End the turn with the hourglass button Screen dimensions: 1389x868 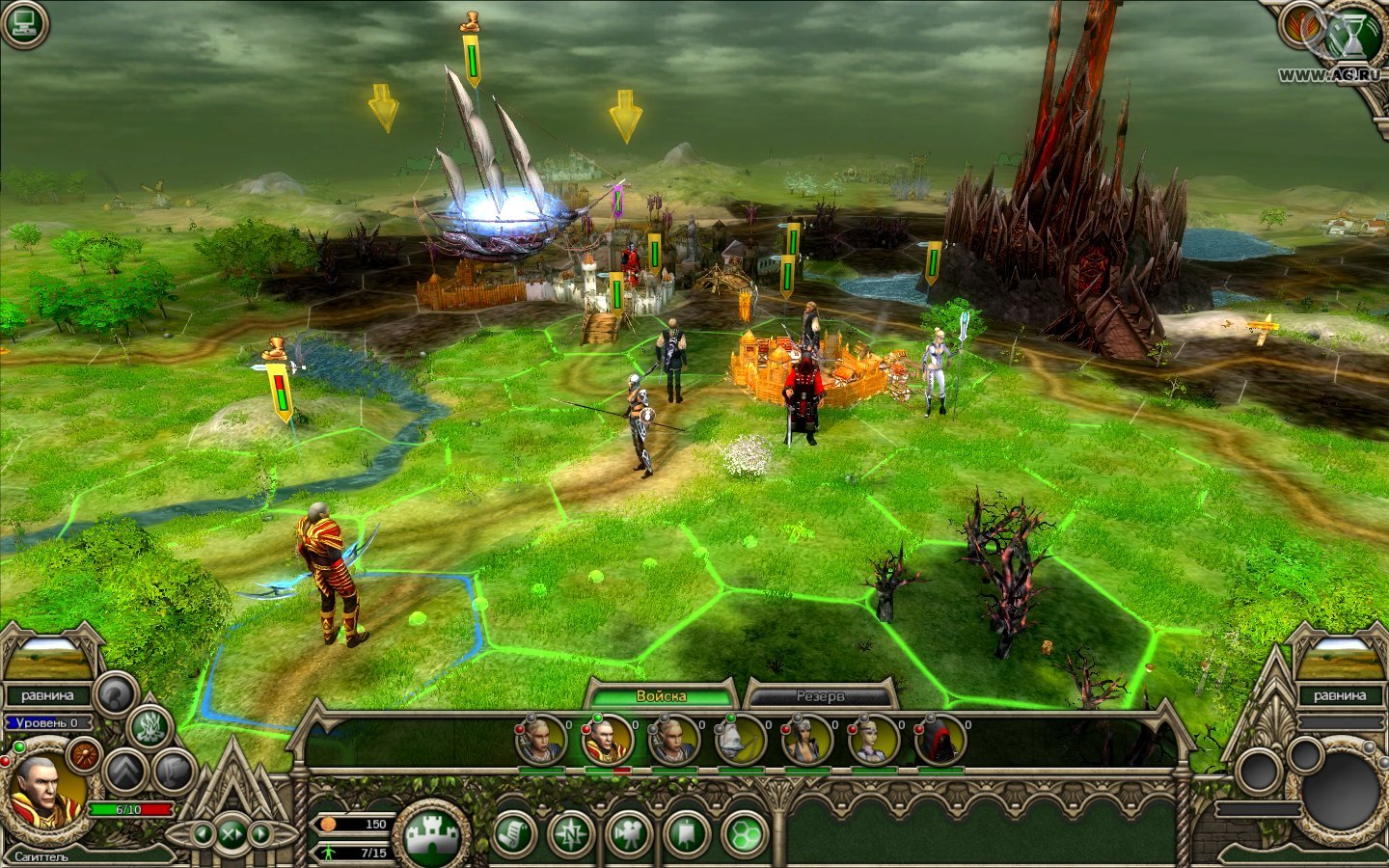(x=1357, y=33)
